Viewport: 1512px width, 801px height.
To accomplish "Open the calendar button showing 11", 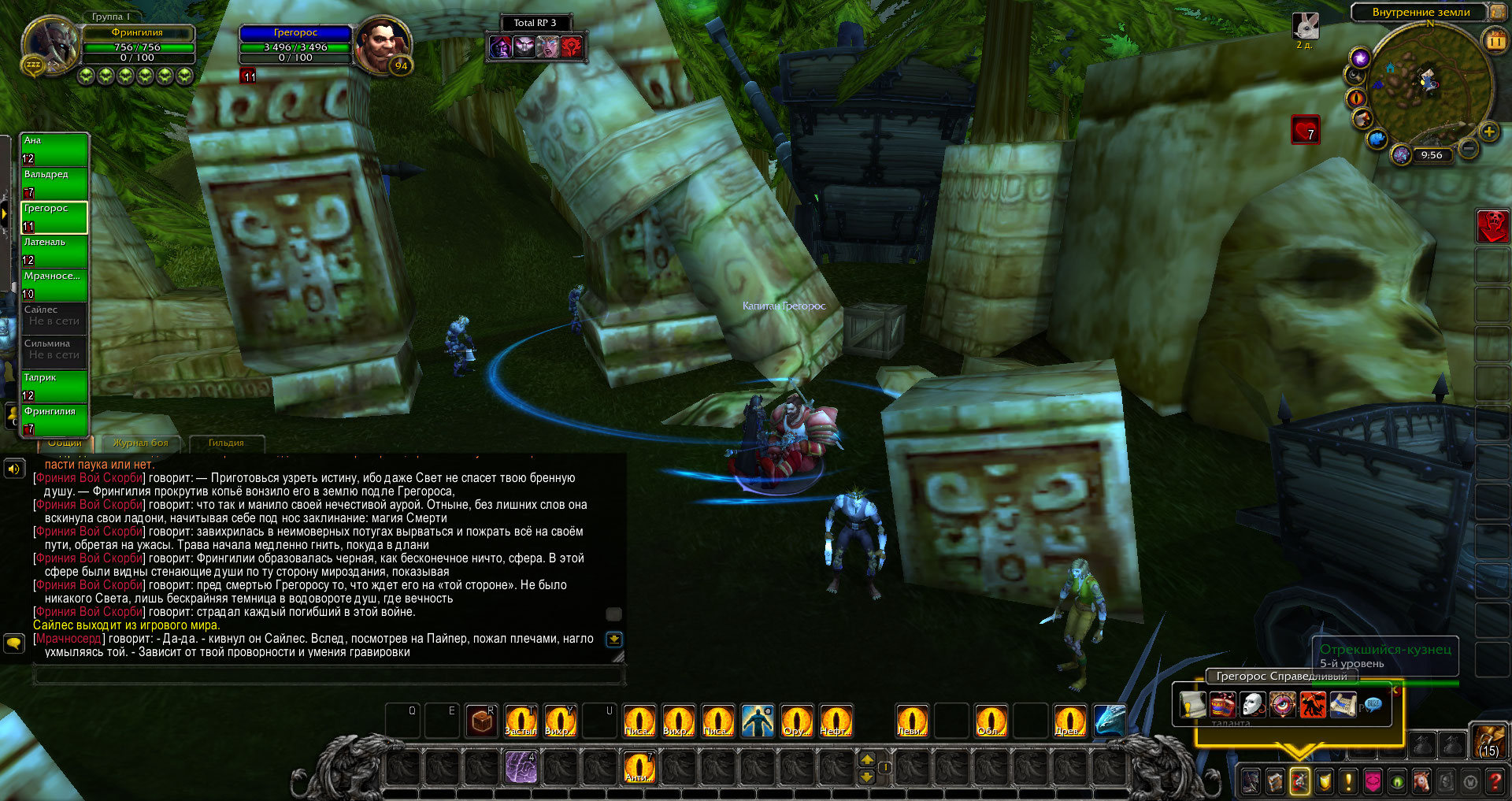I will click(x=1495, y=40).
